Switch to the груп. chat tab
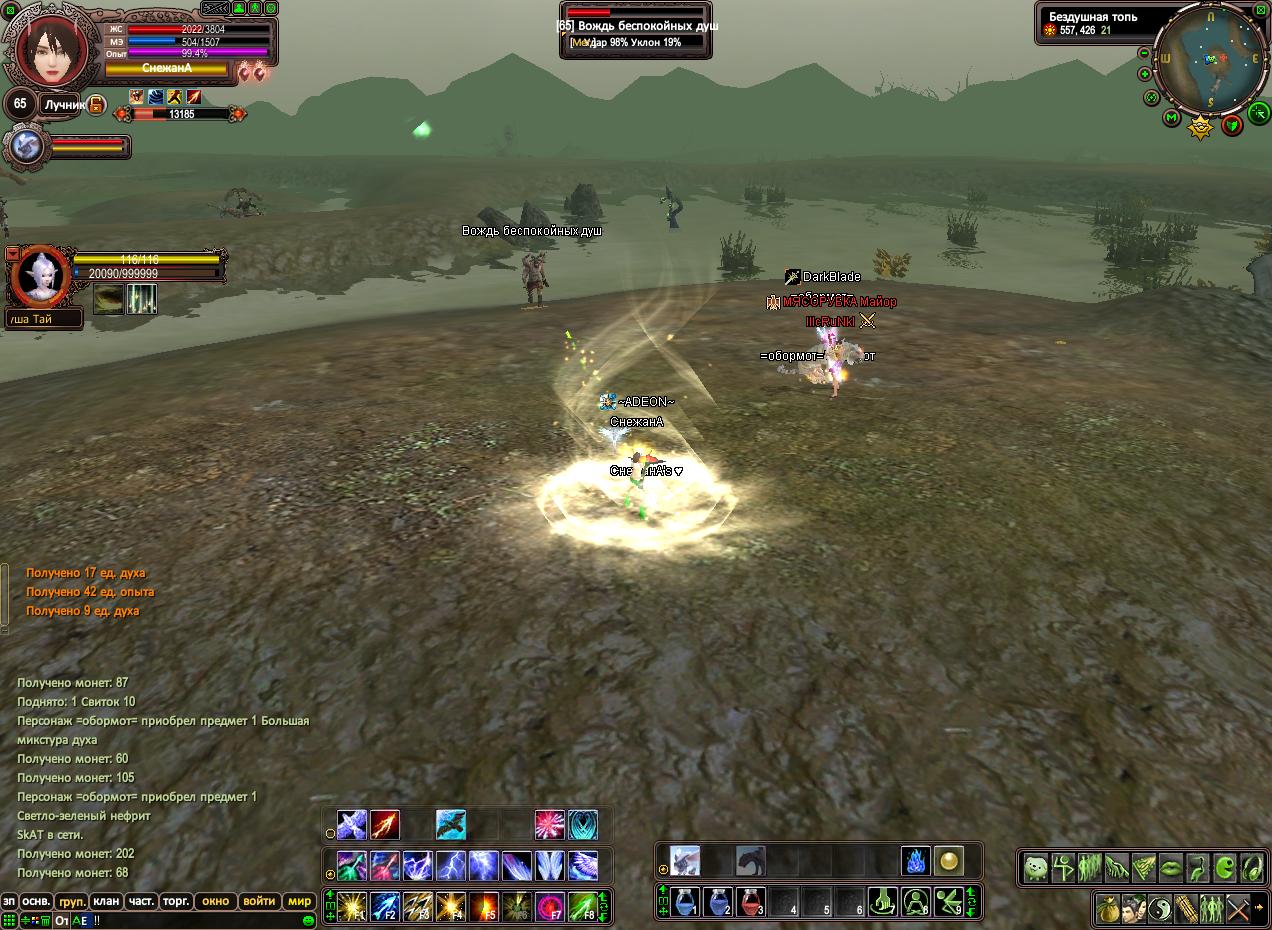Image resolution: width=1272 pixels, height=930 pixels. (x=71, y=901)
